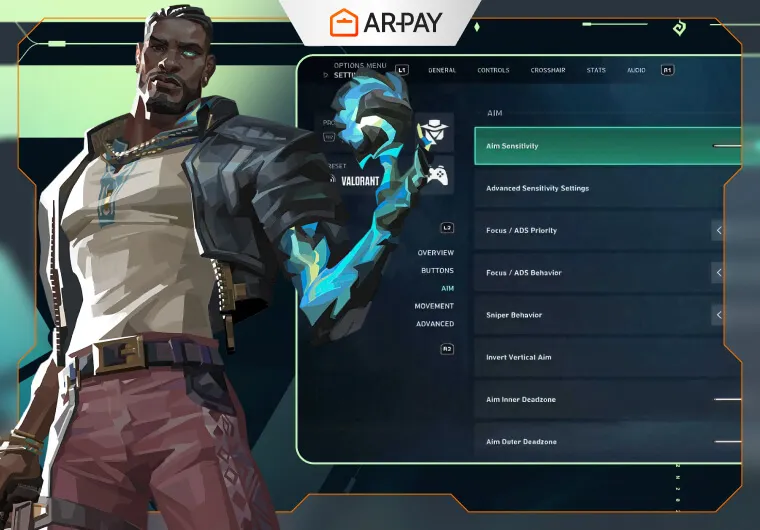Open the Movement section

[434, 306]
